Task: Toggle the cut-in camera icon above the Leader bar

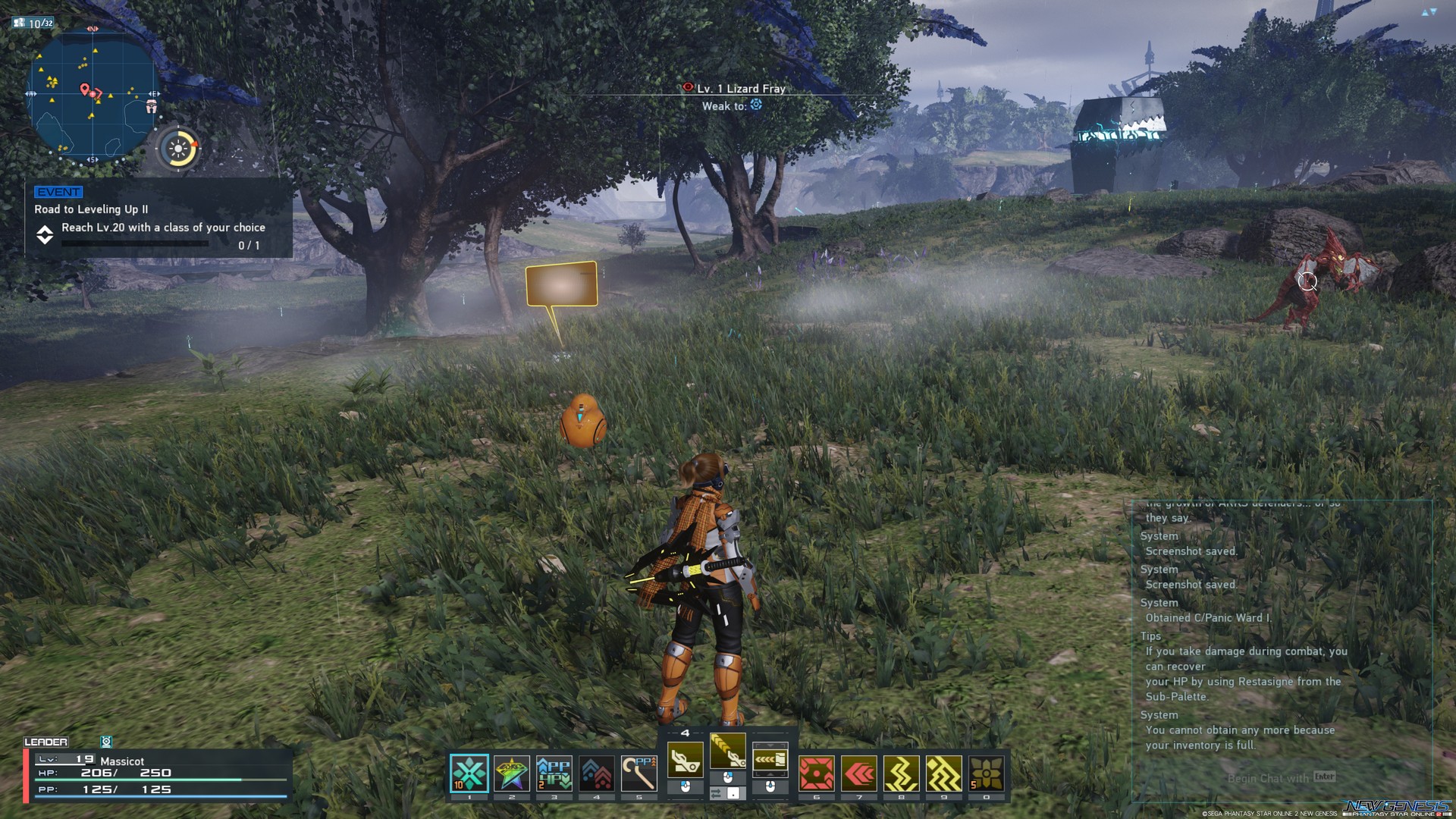Action: 107,742
